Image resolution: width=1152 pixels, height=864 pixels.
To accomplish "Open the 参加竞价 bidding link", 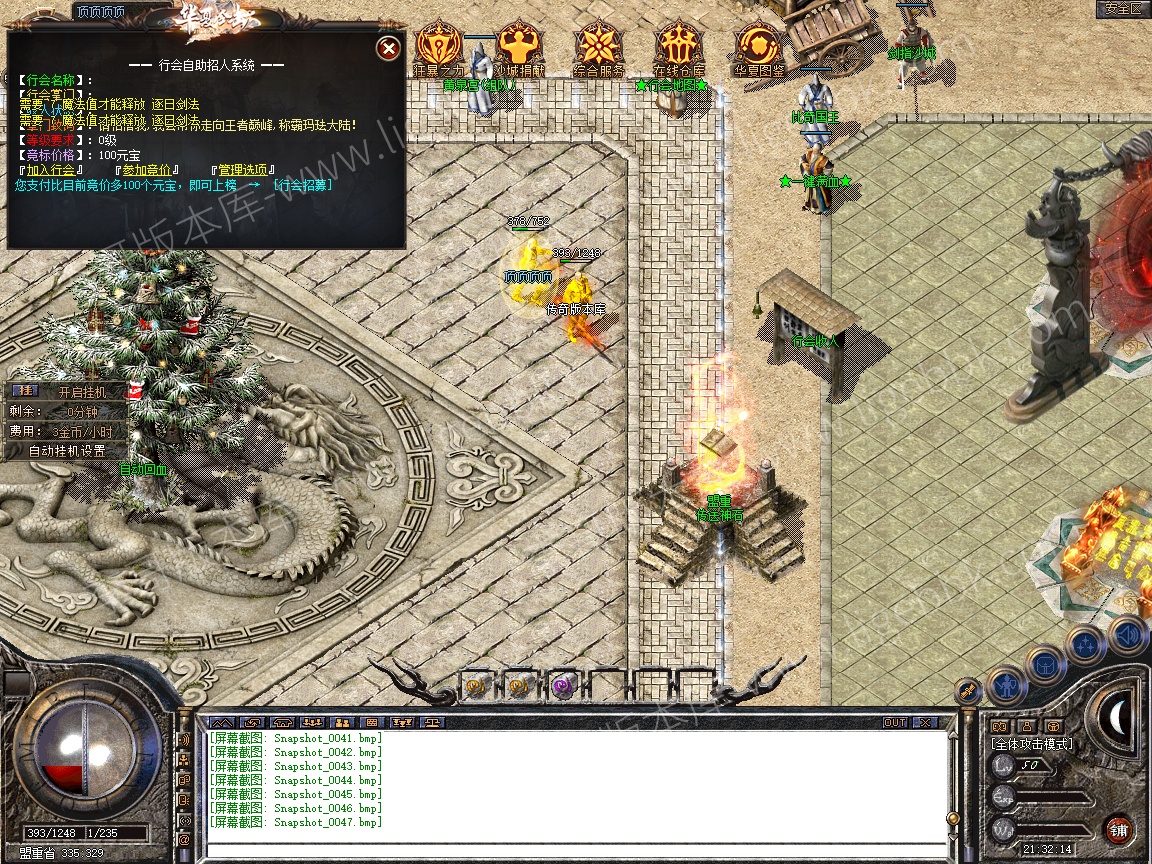I will pos(147,170).
